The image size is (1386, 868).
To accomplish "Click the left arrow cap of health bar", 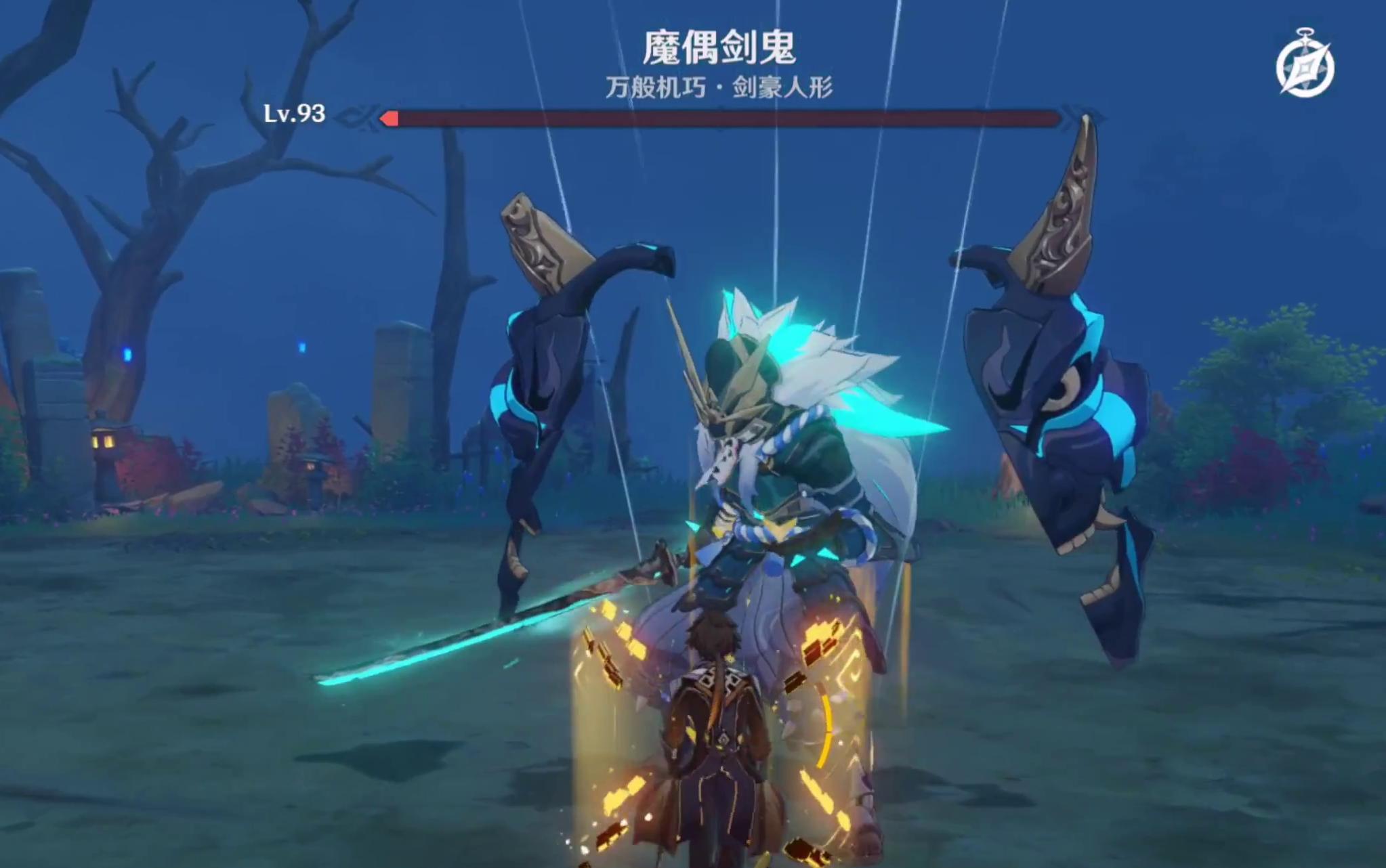I will click(391, 118).
